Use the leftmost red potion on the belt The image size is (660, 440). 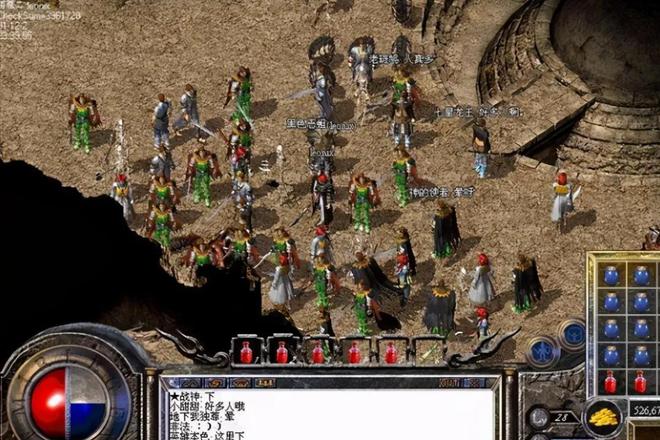click(246, 353)
